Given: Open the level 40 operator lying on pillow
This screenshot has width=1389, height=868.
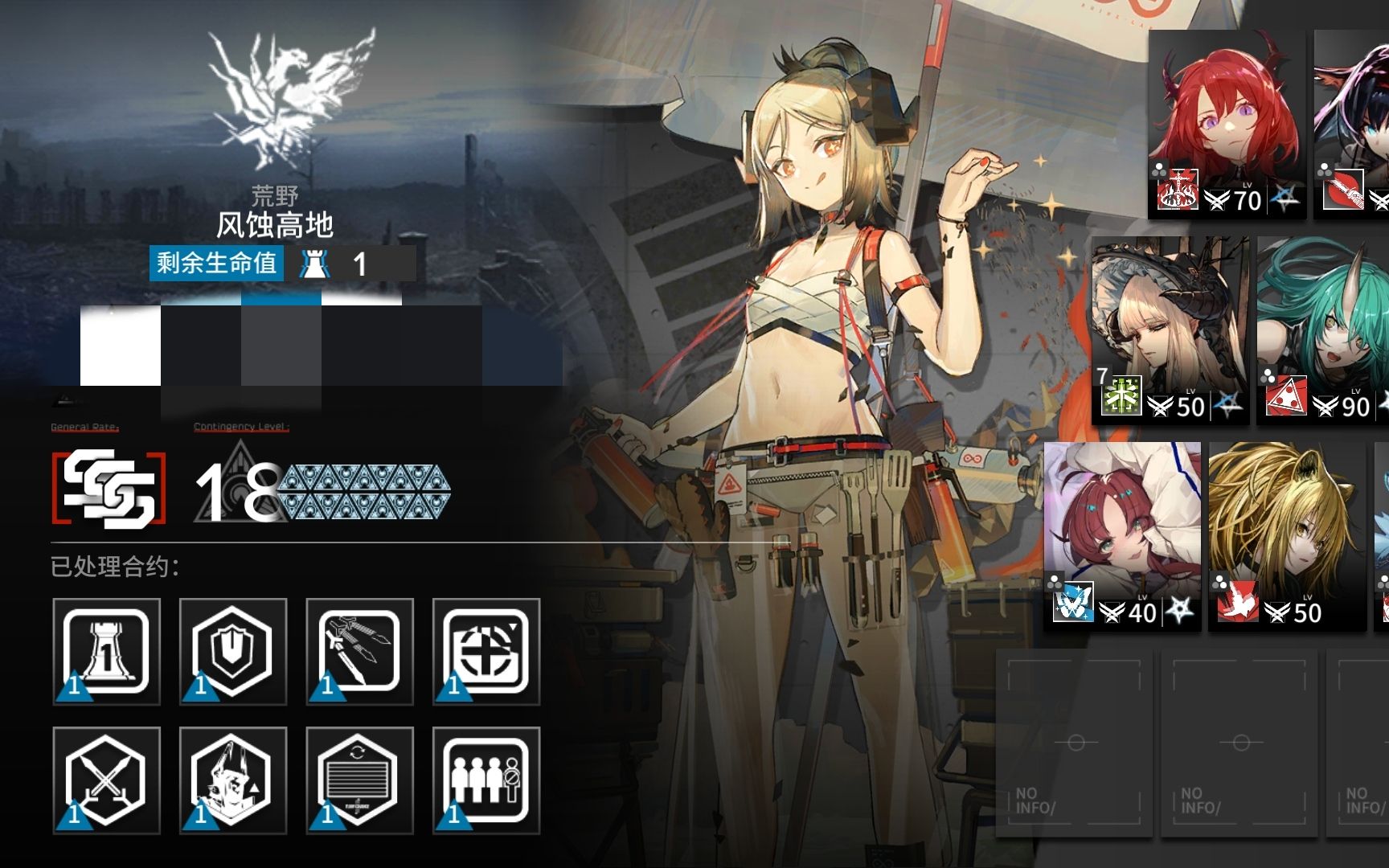Looking at the screenshot, I should pyautogui.click(x=1123, y=534).
